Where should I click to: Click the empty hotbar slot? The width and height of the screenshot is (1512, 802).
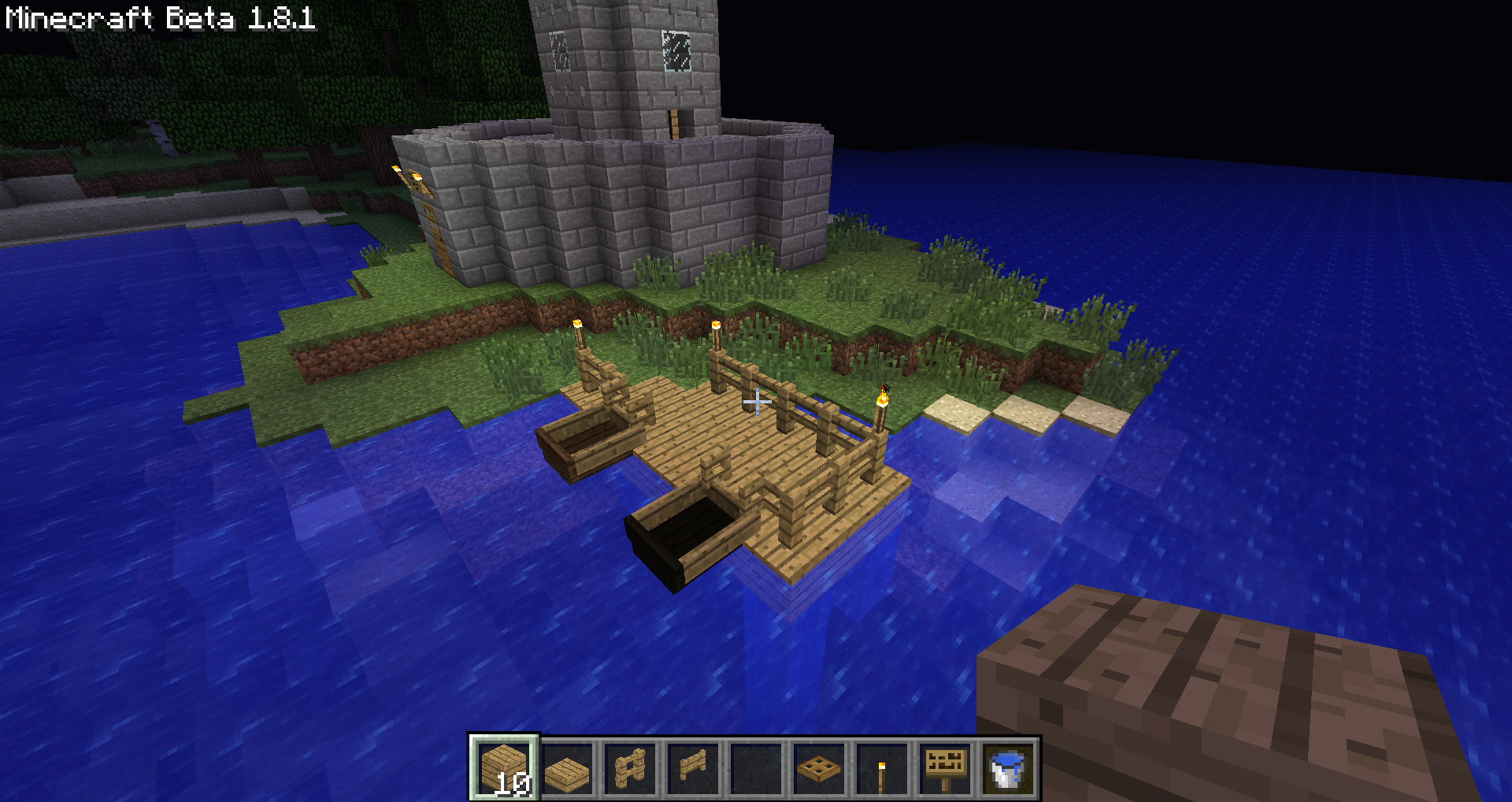pyautogui.click(x=757, y=768)
